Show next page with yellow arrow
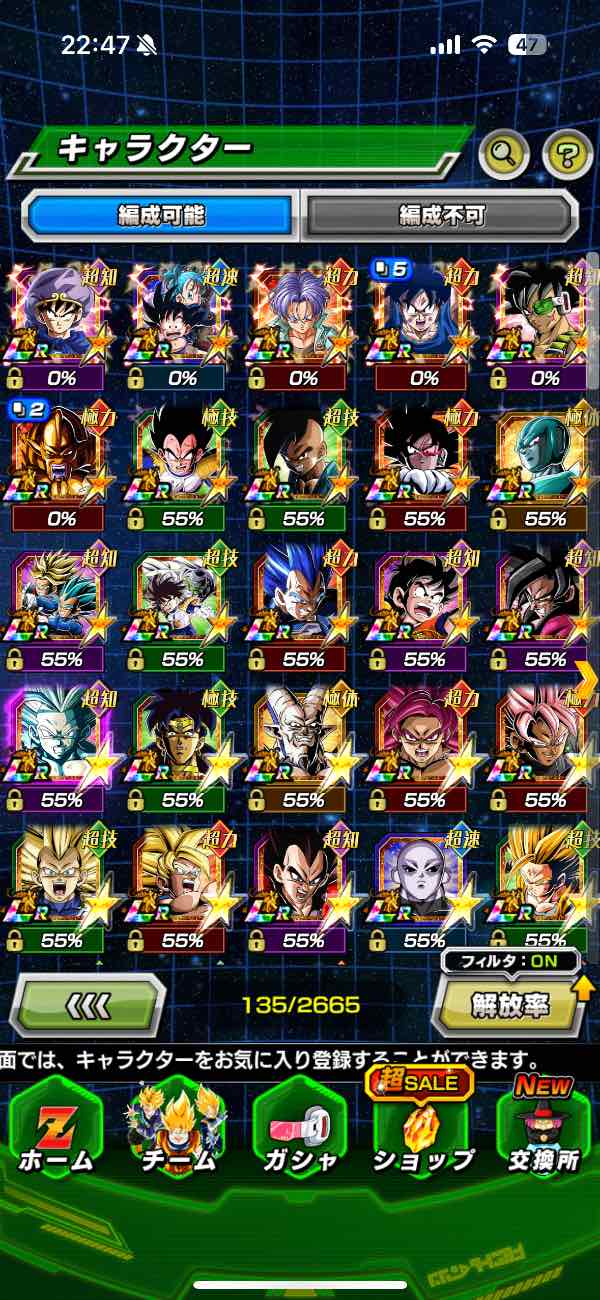 coord(586,680)
